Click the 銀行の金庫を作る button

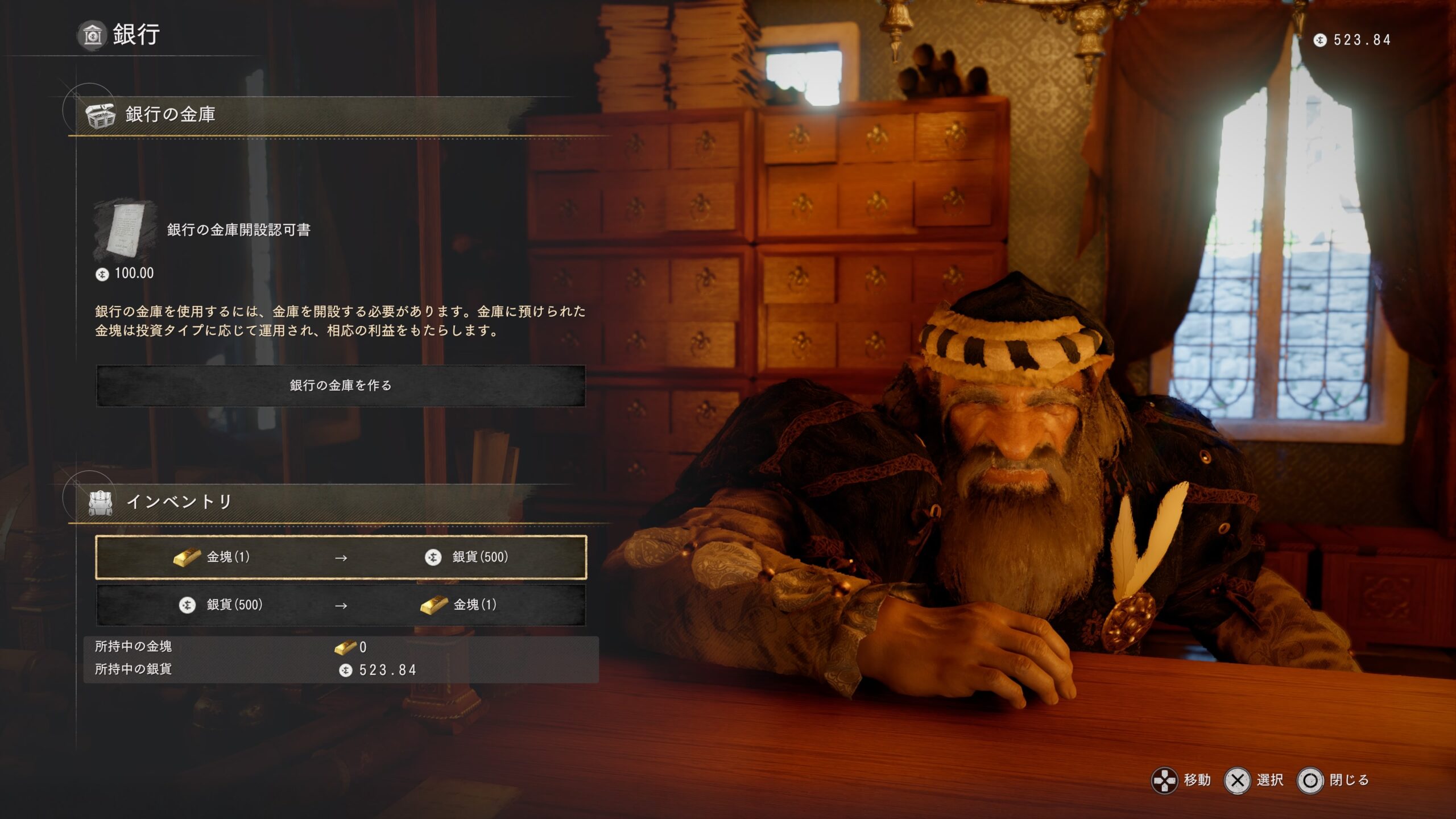point(341,386)
